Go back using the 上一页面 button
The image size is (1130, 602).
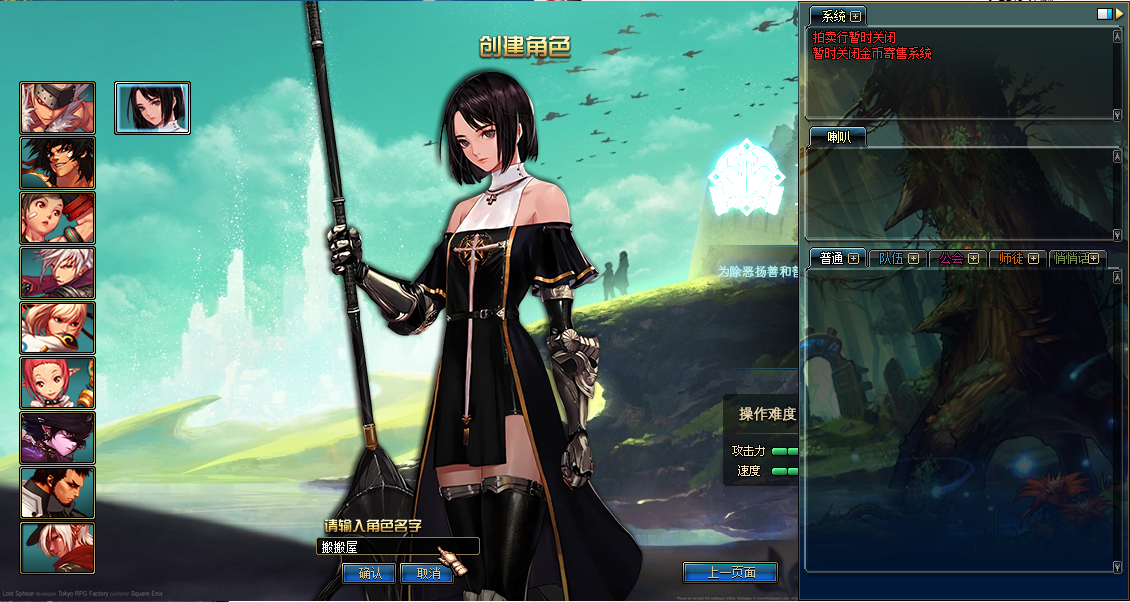point(730,573)
